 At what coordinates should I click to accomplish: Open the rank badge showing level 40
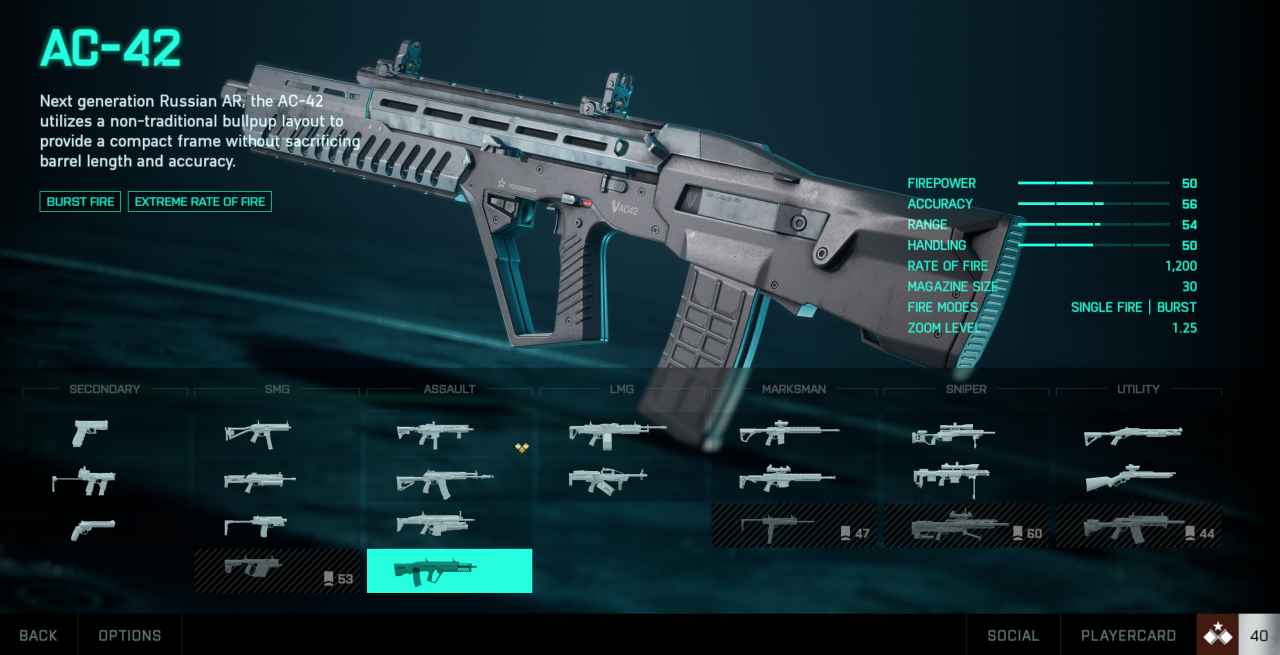[1238, 635]
